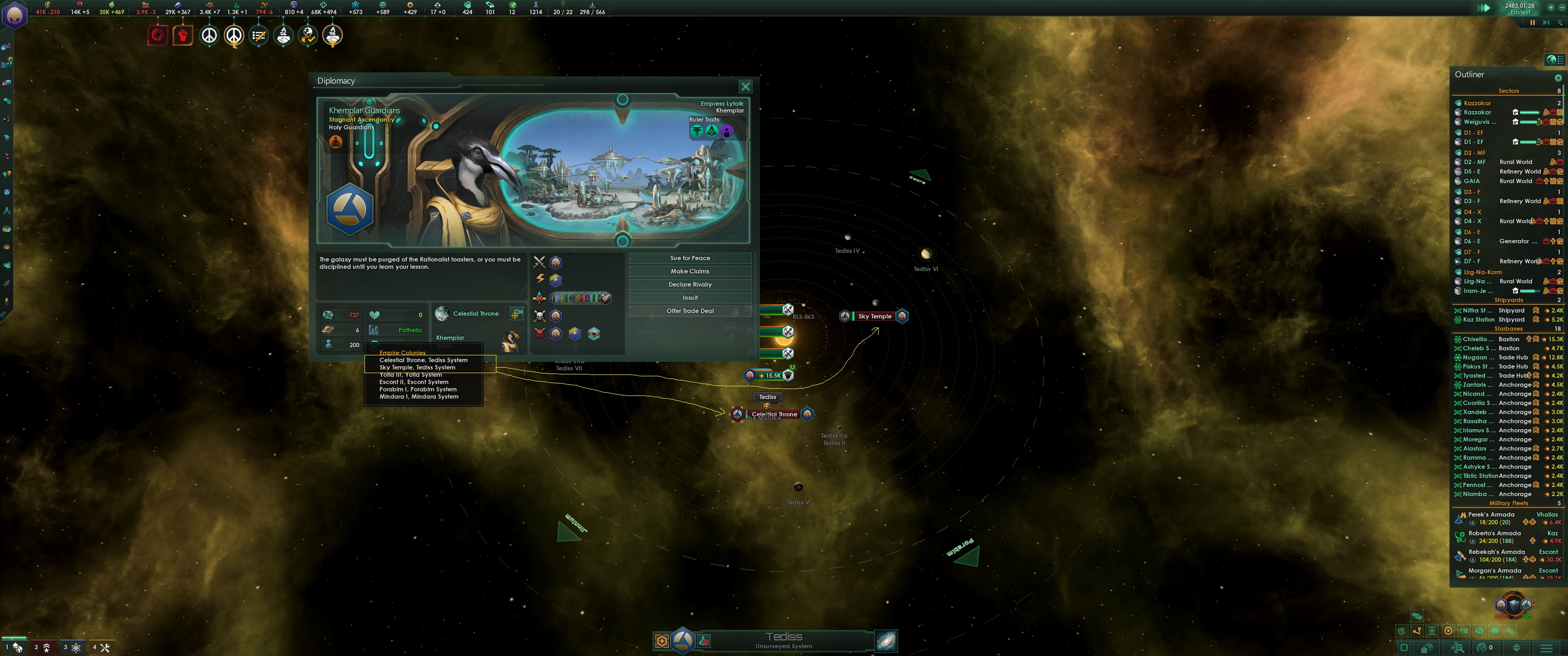
Task: Open the Outliner settings gear
Action: point(1558,78)
